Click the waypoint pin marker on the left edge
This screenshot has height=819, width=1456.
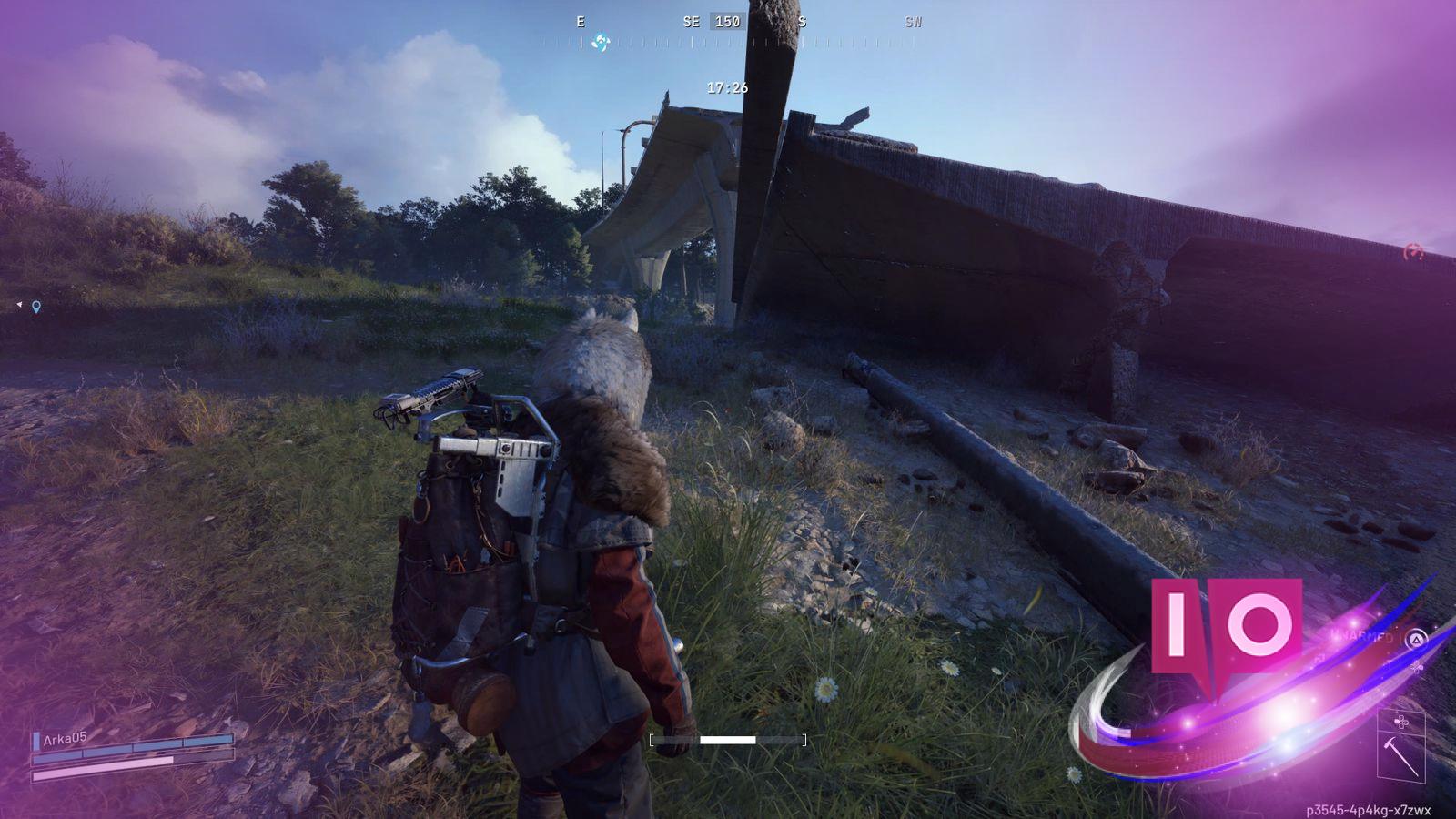tap(35, 306)
